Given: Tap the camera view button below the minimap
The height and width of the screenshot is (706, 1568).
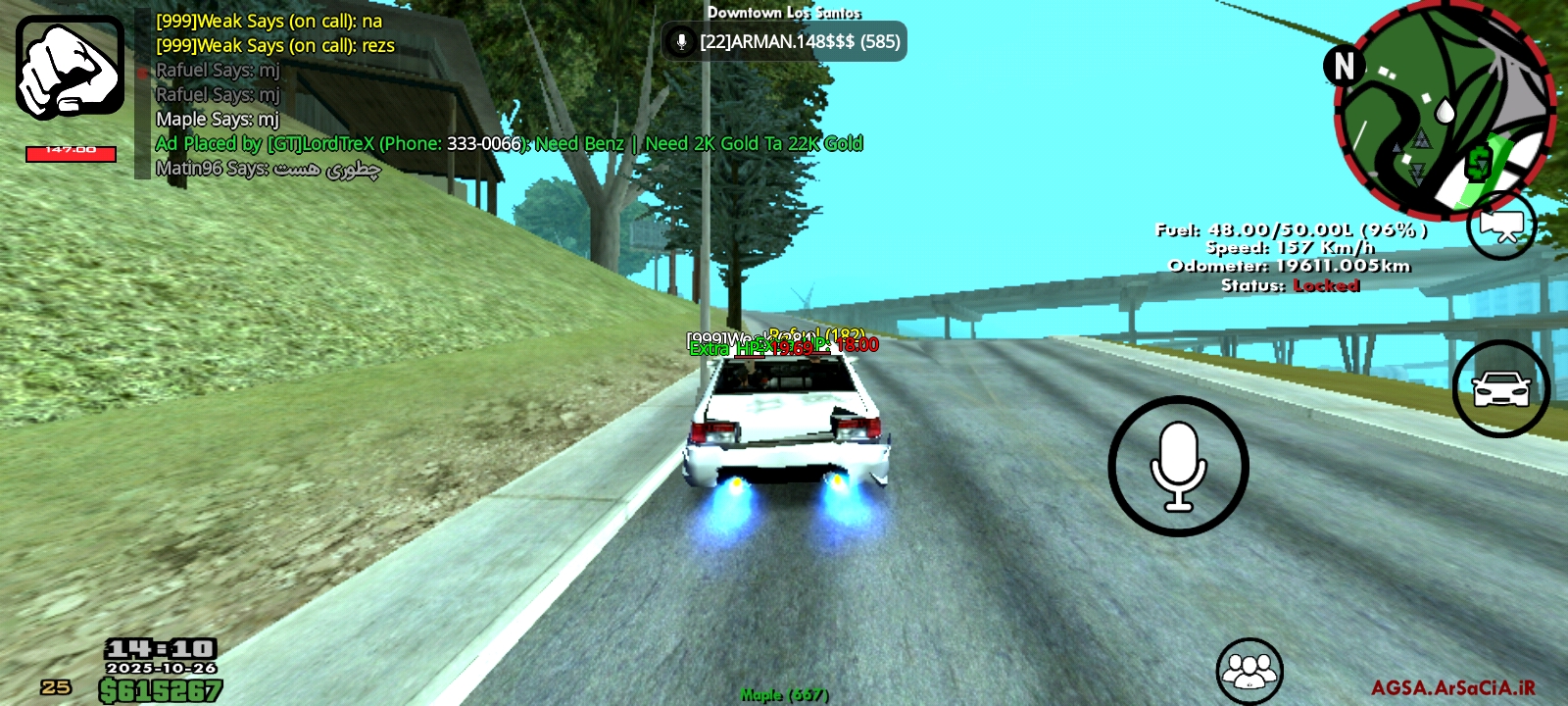Looking at the screenshot, I should tap(1500, 227).
